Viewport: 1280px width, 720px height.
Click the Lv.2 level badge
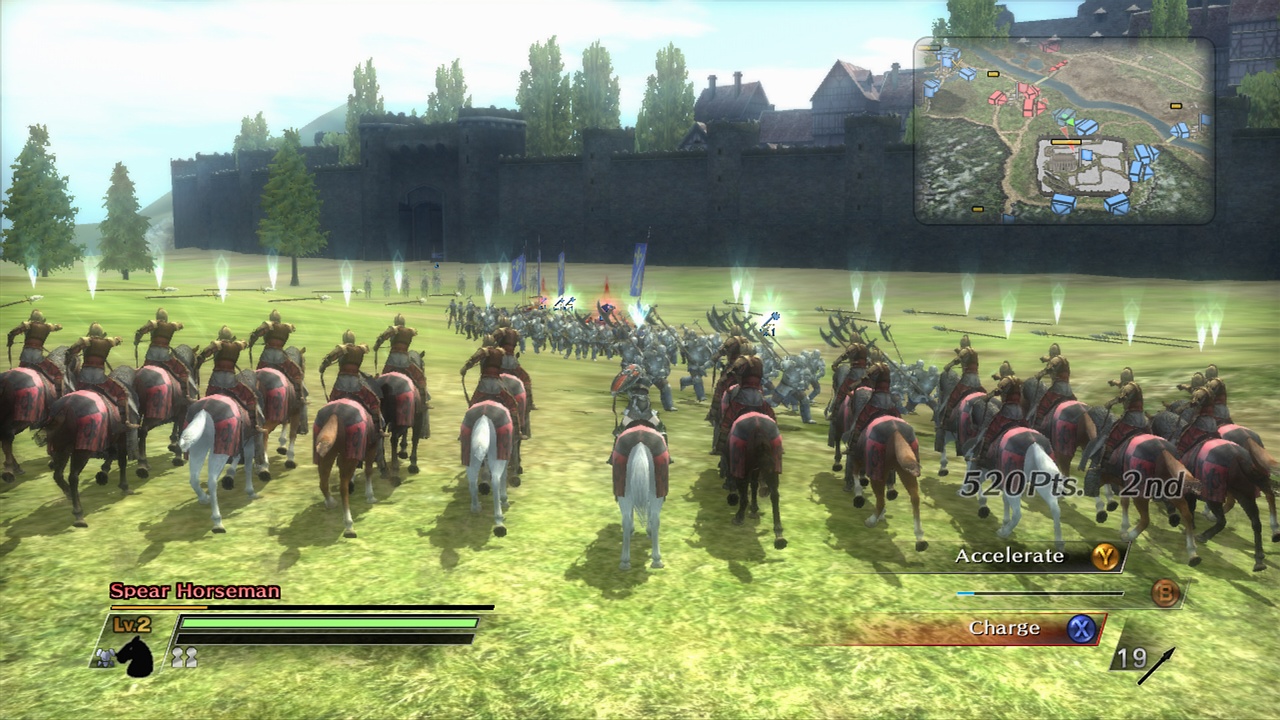tap(130, 624)
